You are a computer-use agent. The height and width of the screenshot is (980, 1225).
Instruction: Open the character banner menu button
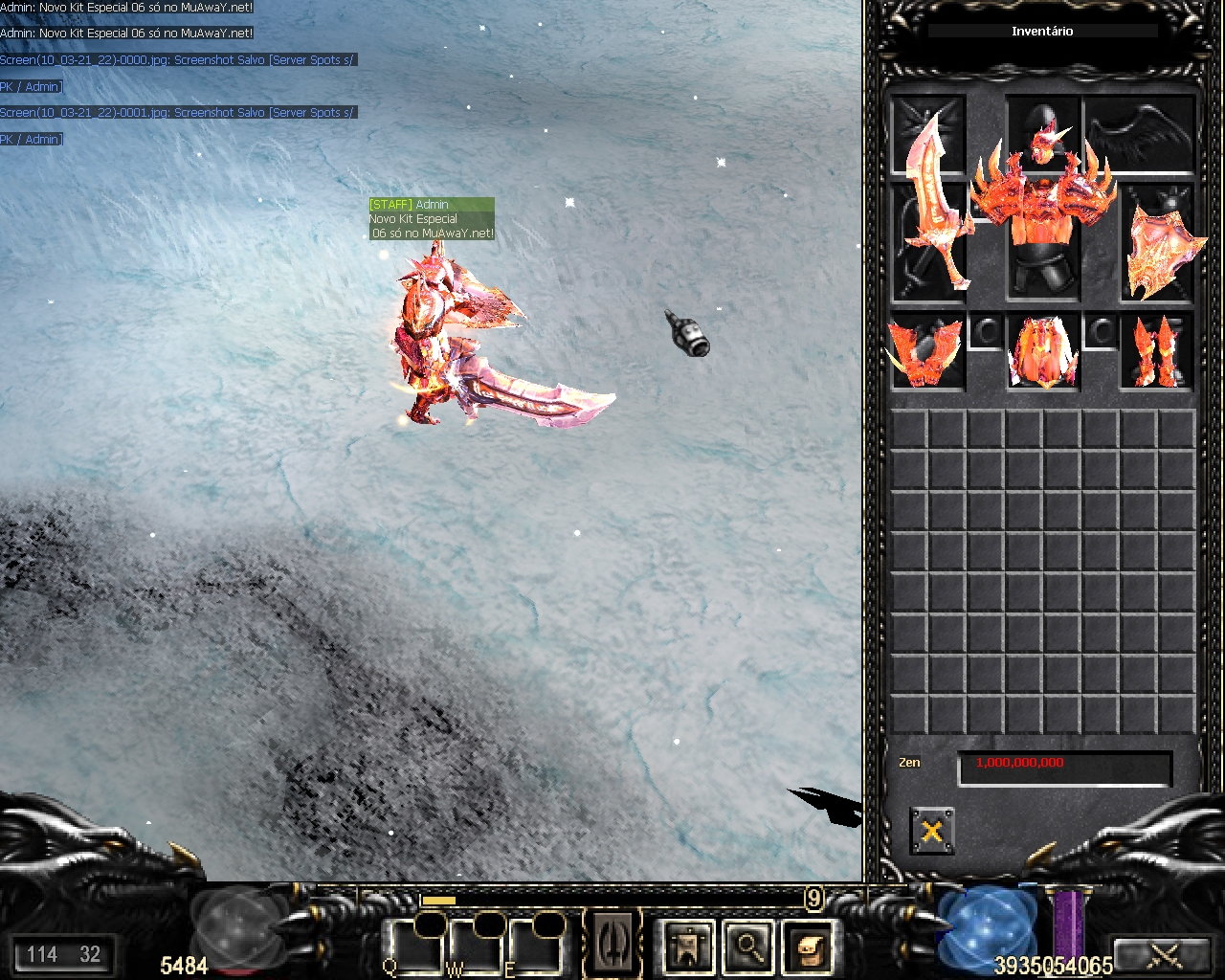click(x=688, y=947)
